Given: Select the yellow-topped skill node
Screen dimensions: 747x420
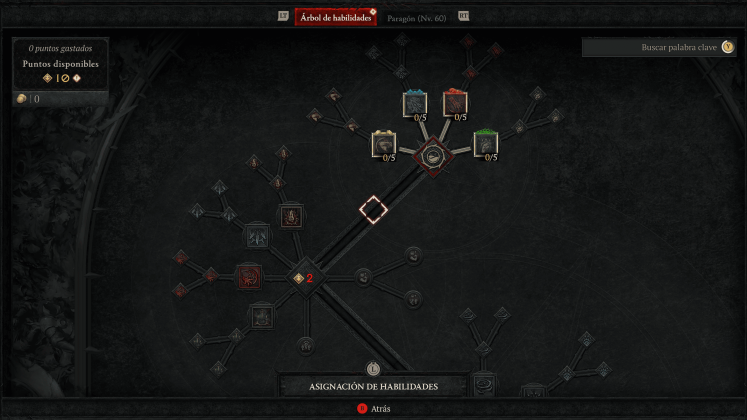Looking at the screenshot, I should (384, 144).
